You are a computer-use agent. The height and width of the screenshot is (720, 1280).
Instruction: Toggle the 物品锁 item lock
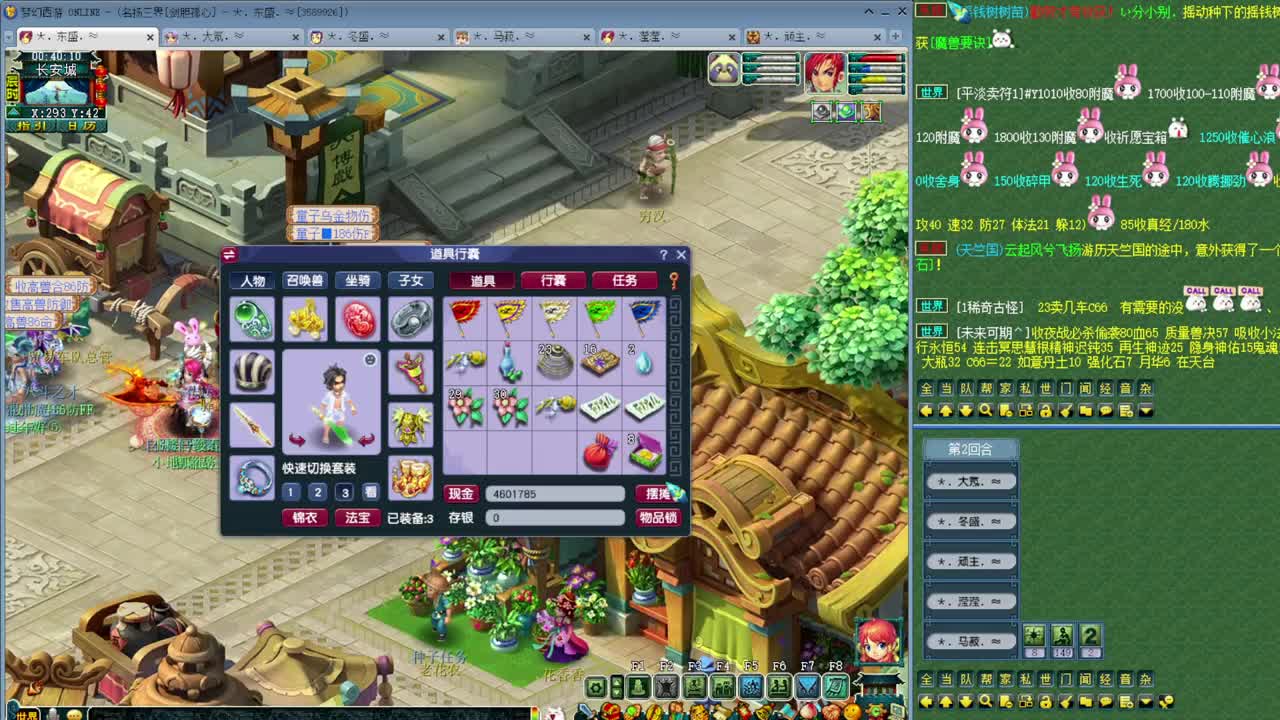pyautogui.click(x=658, y=517)
